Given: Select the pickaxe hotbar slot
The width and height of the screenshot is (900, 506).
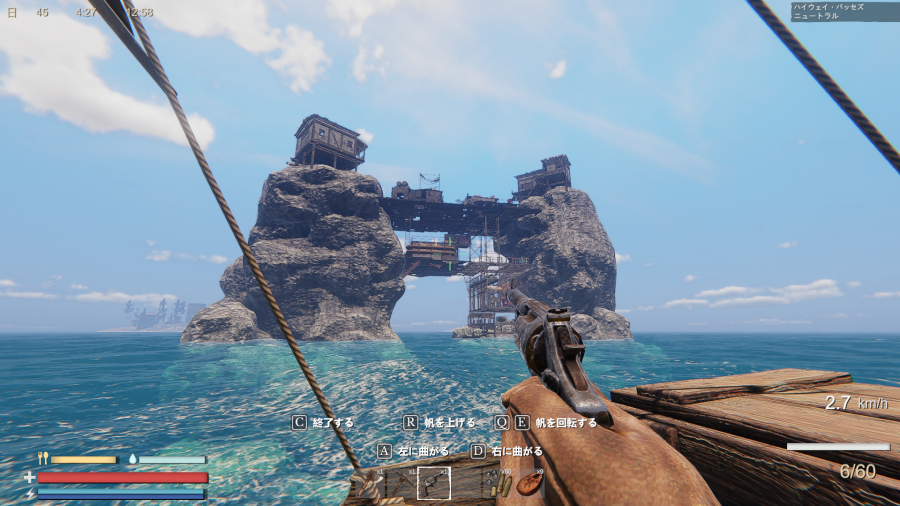Looking at the screenshot, I should pyautogui.click(x=401, y=483).
